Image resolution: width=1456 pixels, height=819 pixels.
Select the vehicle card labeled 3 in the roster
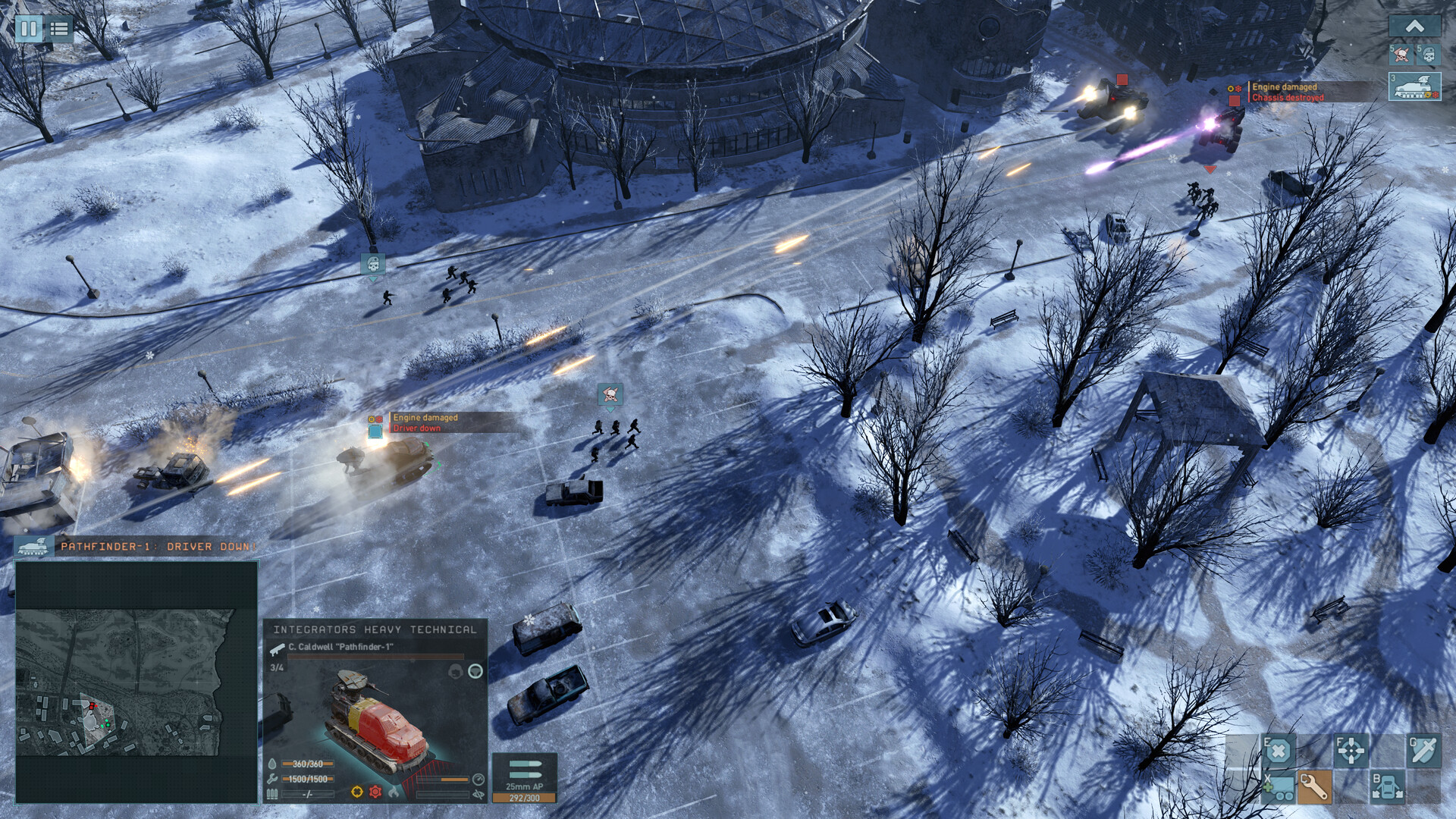[1417, 85]
